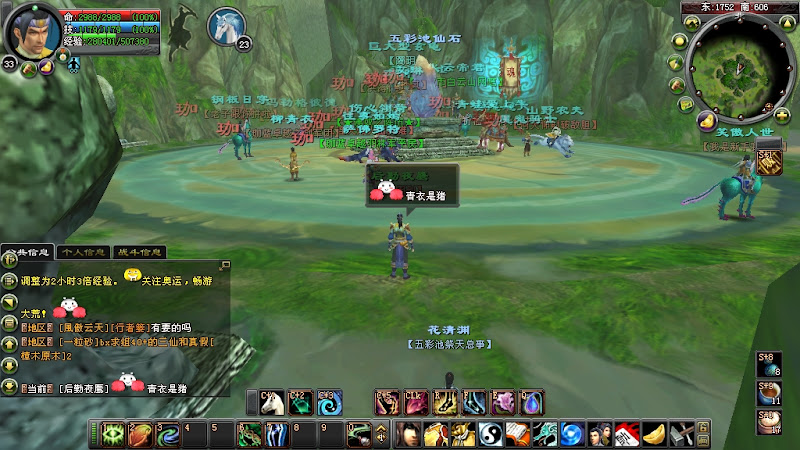Image resolution: width=800 pixels, height=450 pixels.
Task: Switch to the 战斗信息 chat tab
Action: [139, 252]
